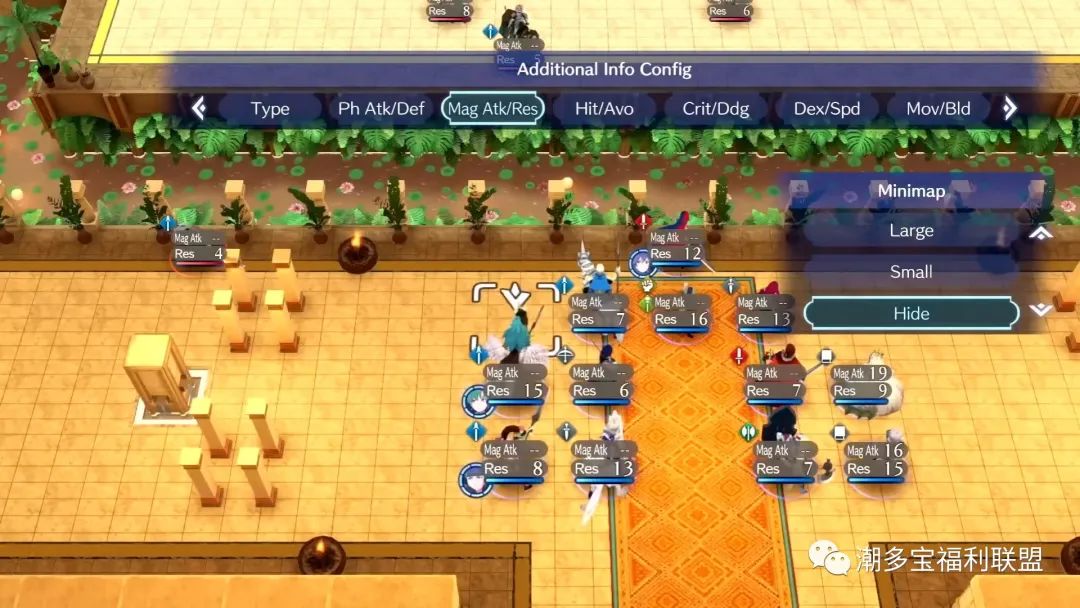
Task: Set minimap size to Large
Action: tap(911, 231)
